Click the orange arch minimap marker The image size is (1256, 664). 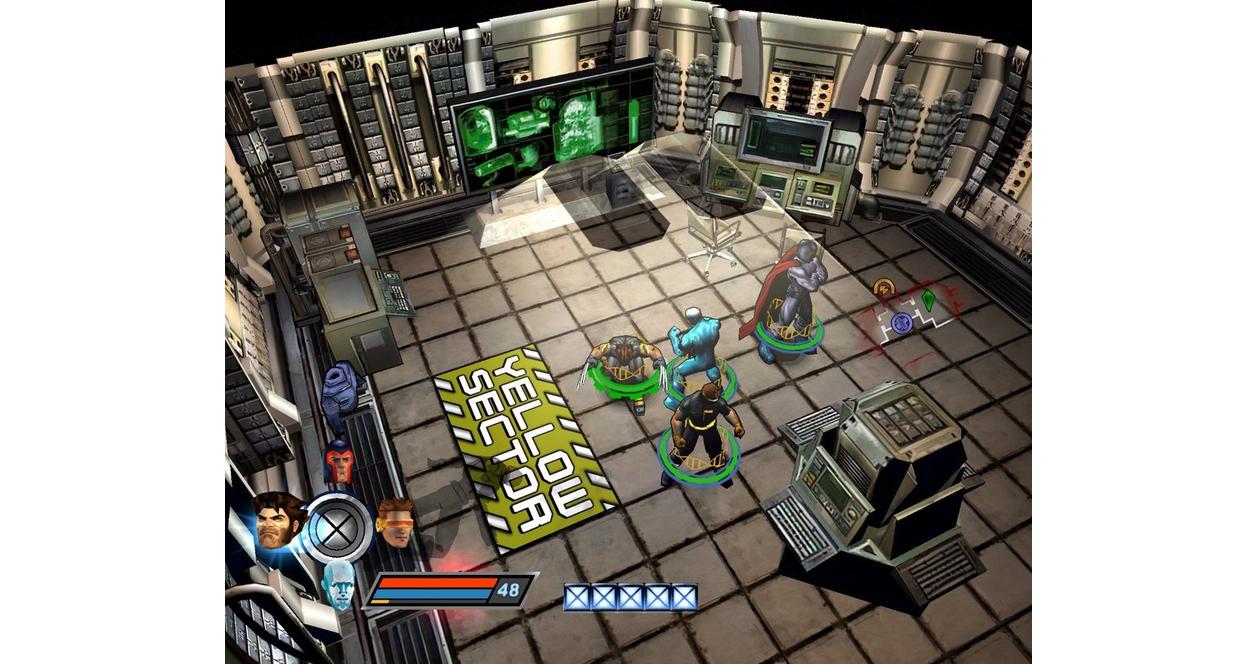[883, 288]
